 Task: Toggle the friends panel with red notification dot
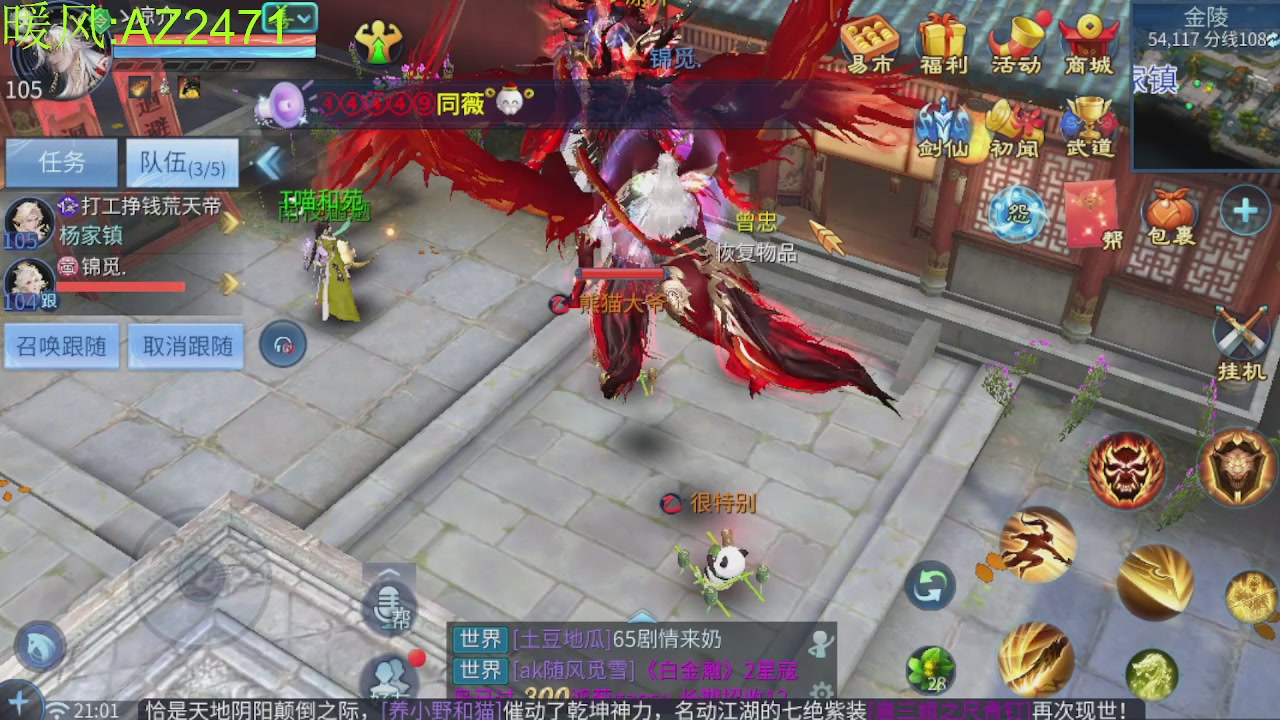[388, 678]
